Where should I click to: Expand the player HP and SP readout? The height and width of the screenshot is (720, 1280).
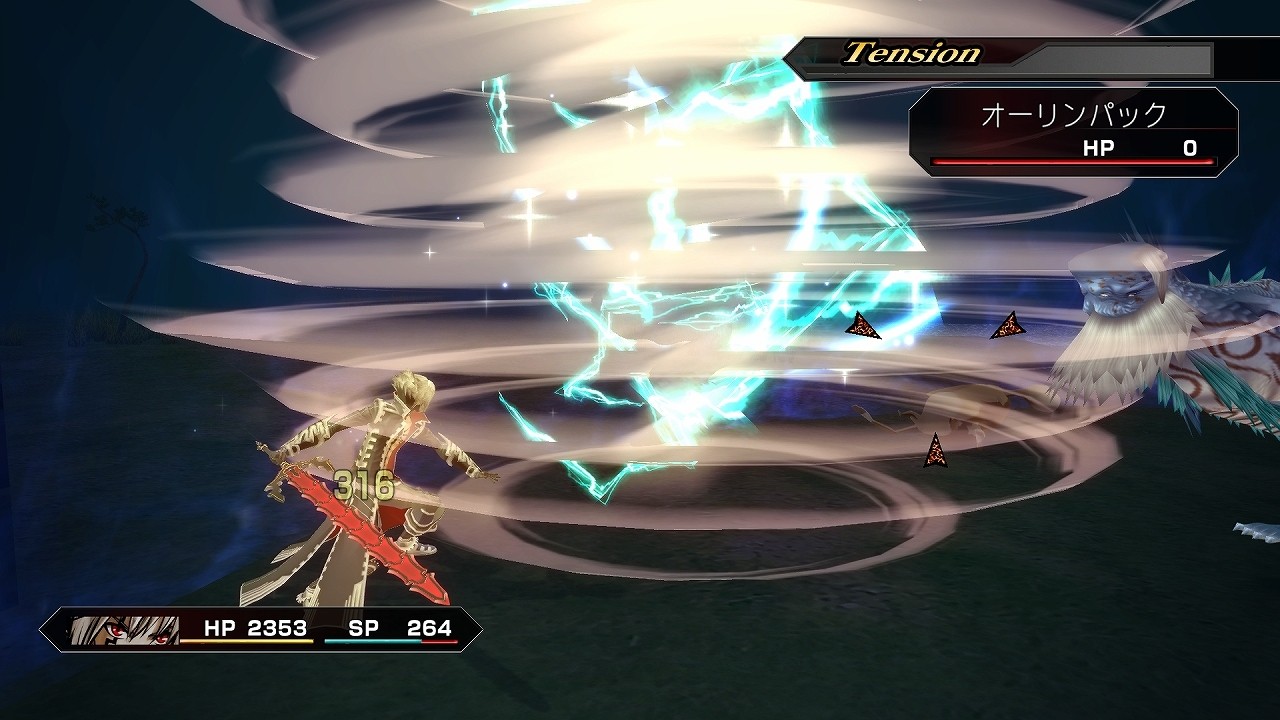coord(320,628)
